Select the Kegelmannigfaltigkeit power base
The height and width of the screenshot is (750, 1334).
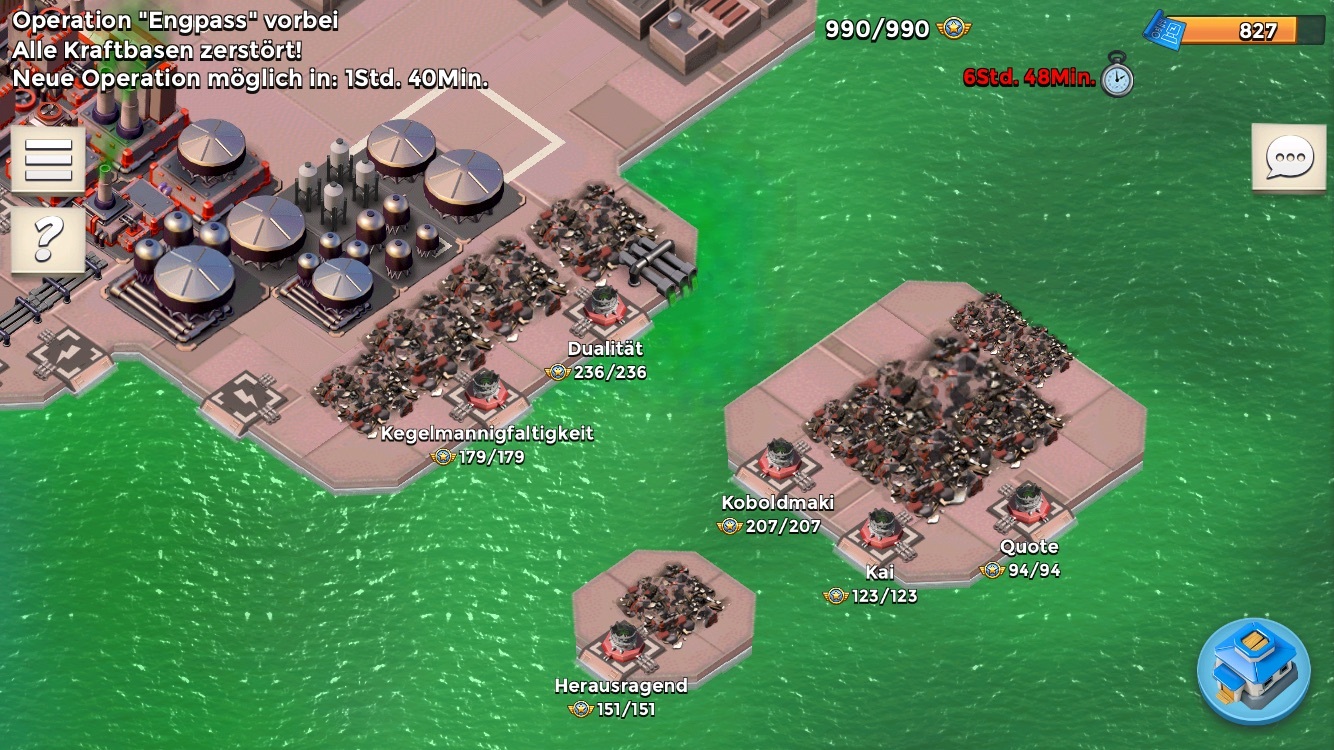(x=486, y=390)
